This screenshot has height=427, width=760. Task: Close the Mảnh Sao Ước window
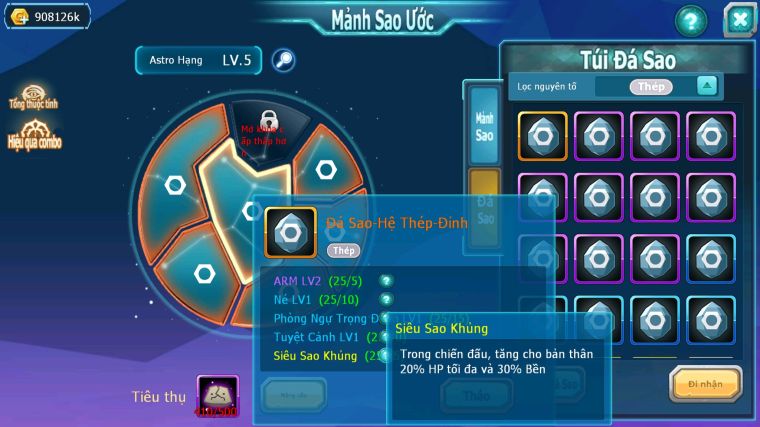pyautogui.click(x=740, y=20)
